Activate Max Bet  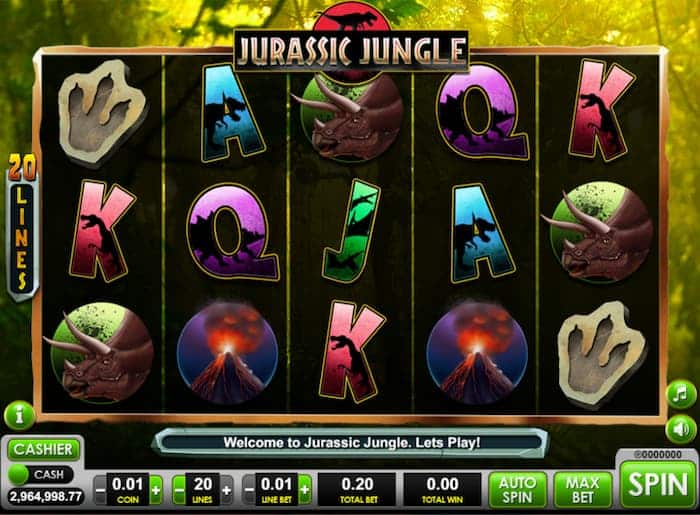(583, 489)
